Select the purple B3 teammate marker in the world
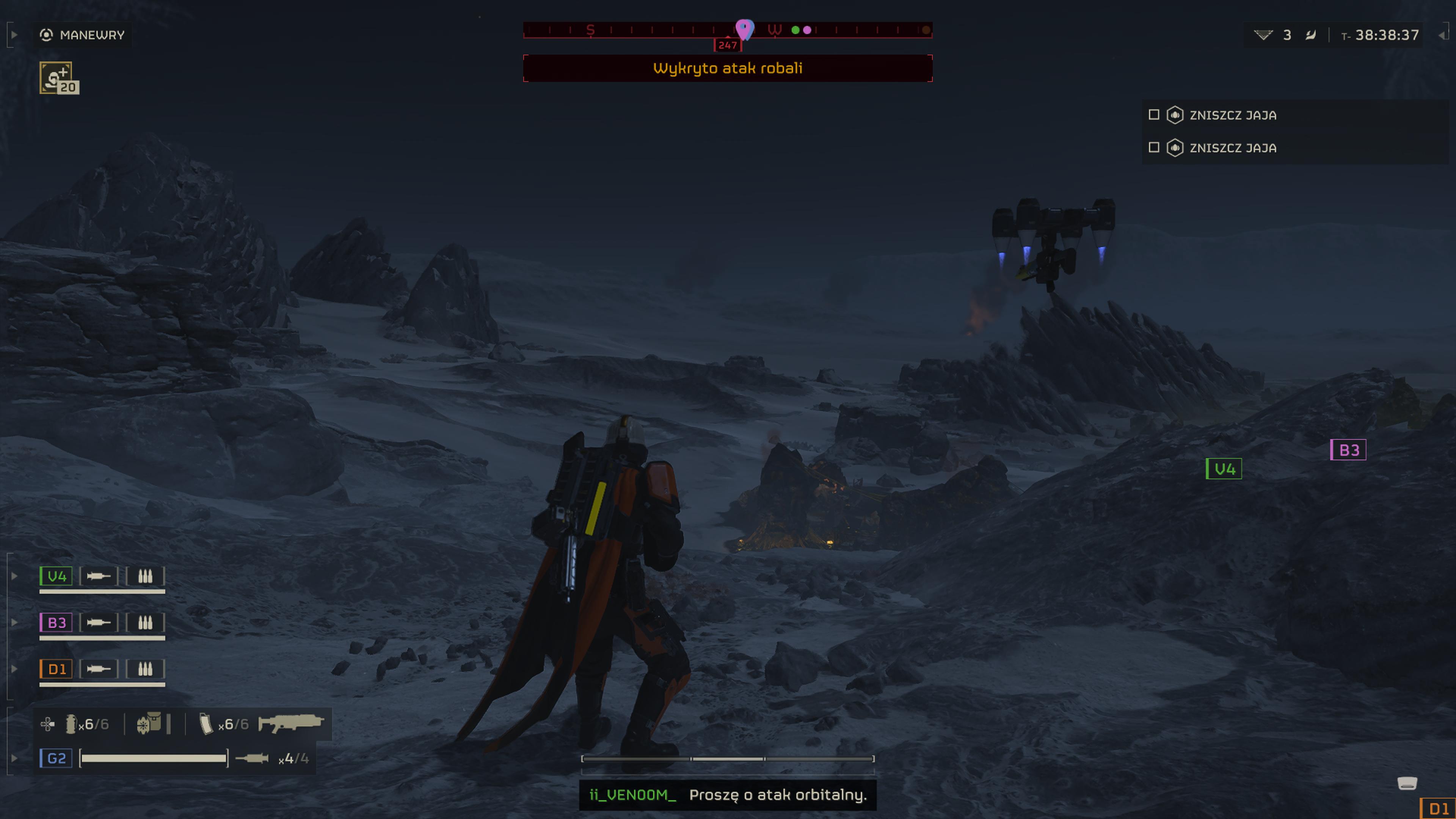 (x=1348, y=450)
